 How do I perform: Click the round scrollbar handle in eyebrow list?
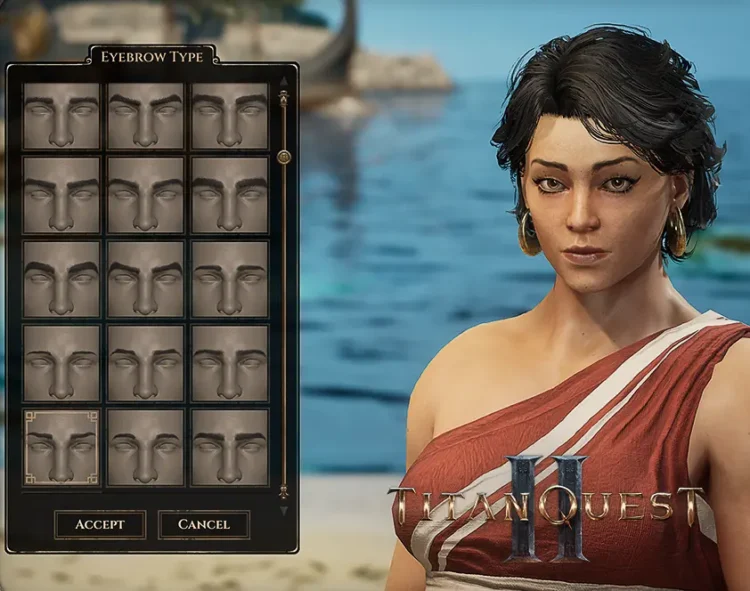tap(284, 156)
